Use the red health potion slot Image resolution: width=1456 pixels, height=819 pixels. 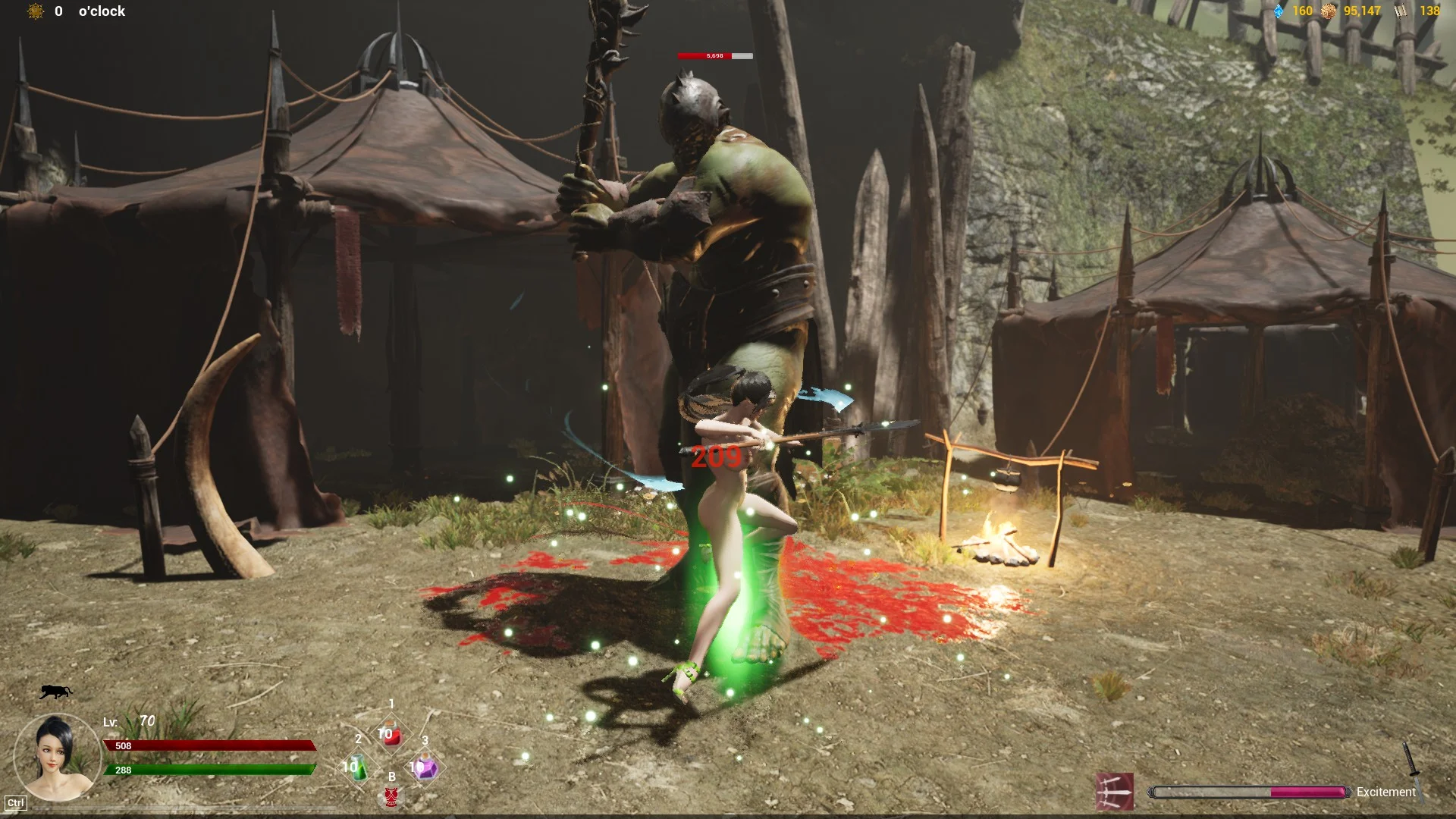(391, 735)
